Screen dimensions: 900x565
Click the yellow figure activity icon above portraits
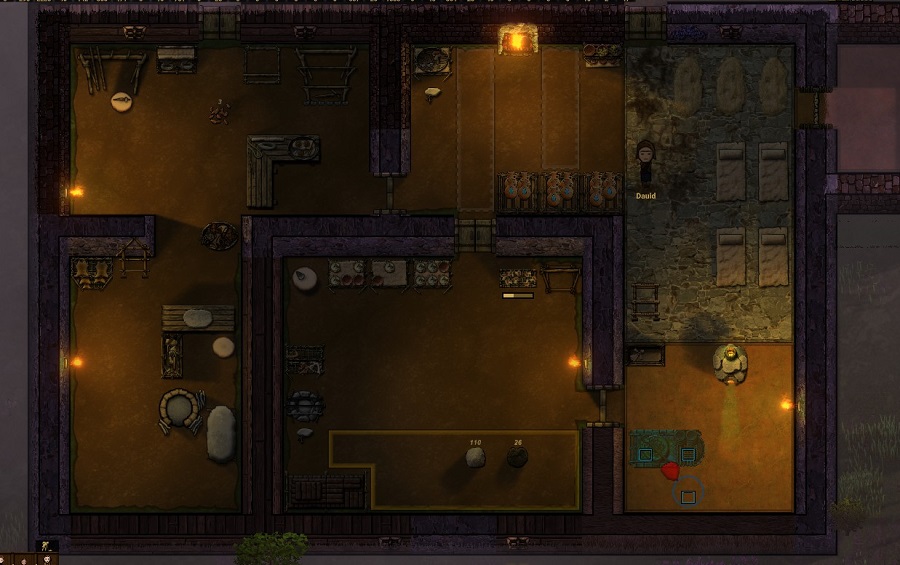[43, 546]
